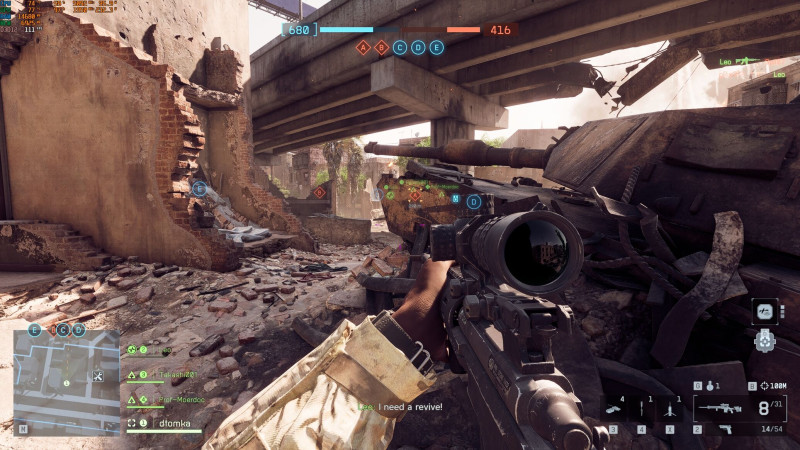This screenshot has width=800, height=450.
Task: Select the throwable gadget in slot 4
Action: coord(641,408)
